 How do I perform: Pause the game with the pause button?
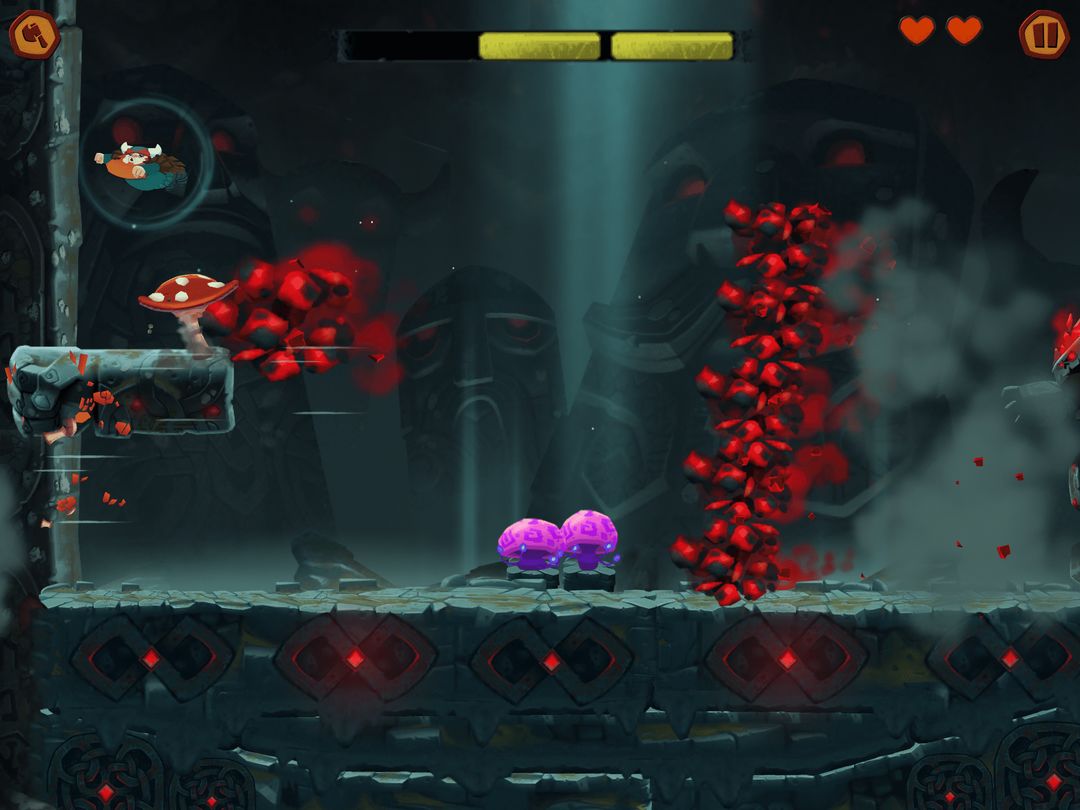1044,34
